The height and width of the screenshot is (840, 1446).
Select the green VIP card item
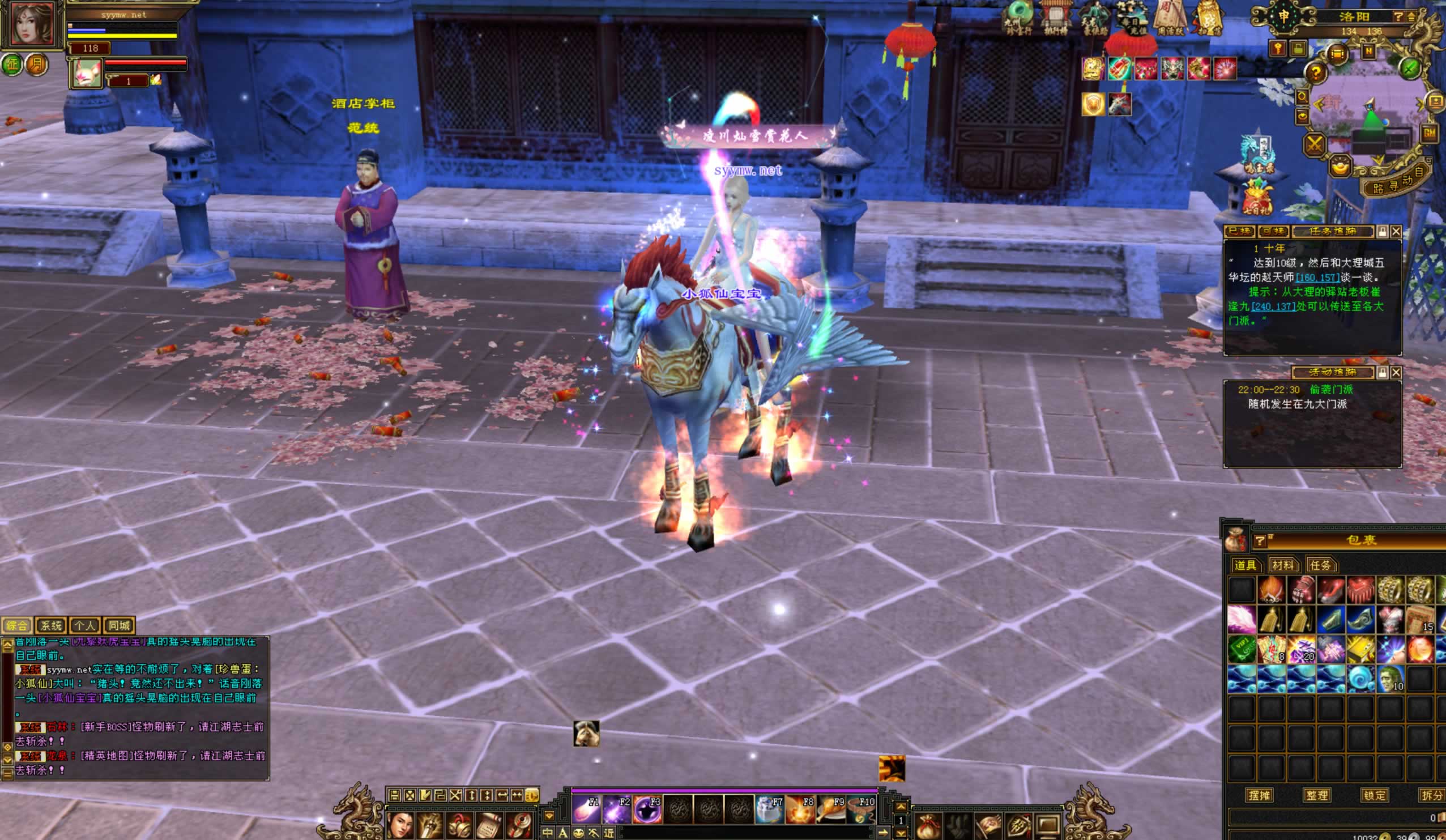1241,650
